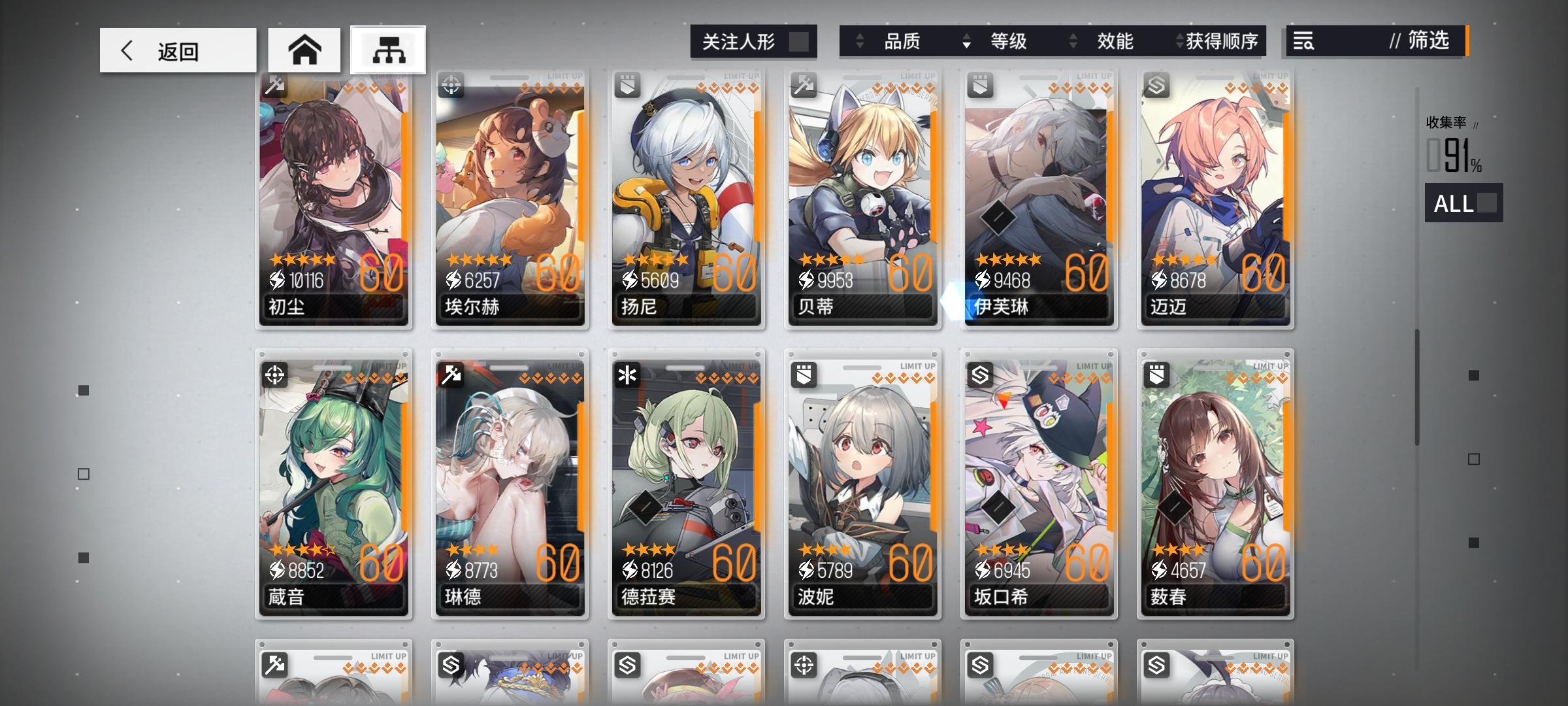Click the lightning power icon on 迈迈's card
The height and width of the screenshot is (706, 1568).
click(1158, 280)
